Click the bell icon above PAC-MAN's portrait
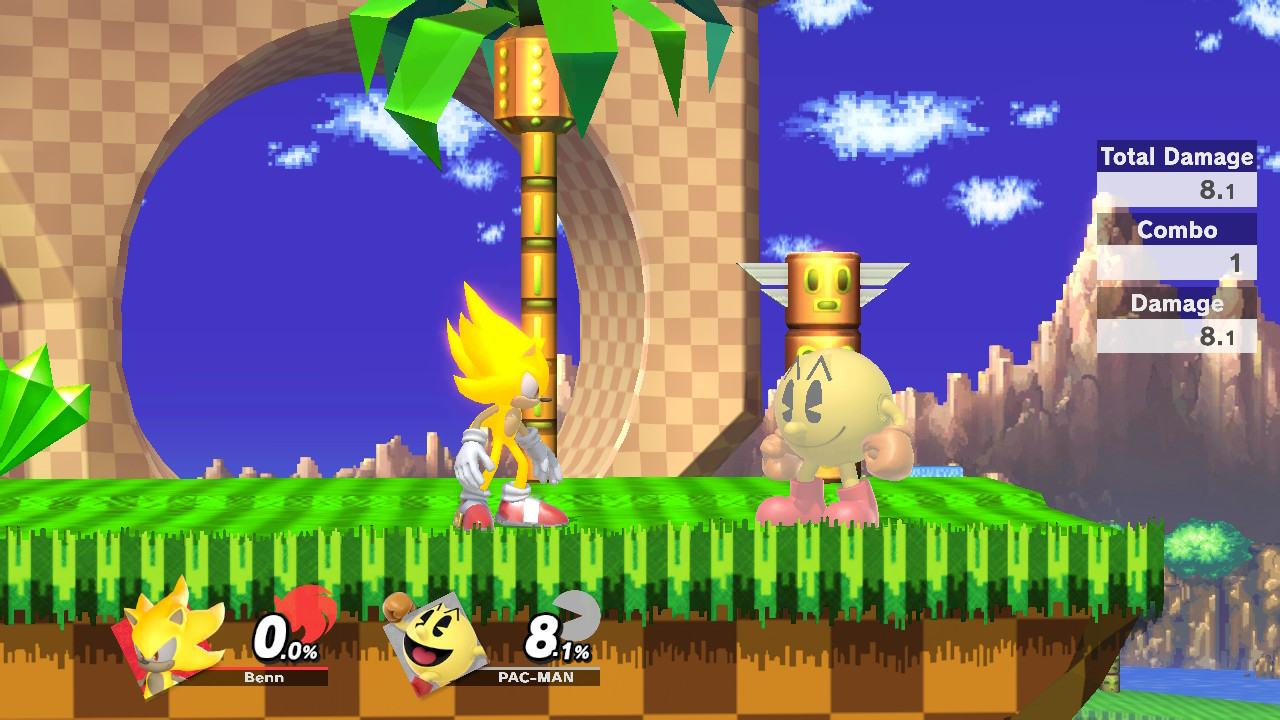Screen dimensions: 1280x720 398,606
